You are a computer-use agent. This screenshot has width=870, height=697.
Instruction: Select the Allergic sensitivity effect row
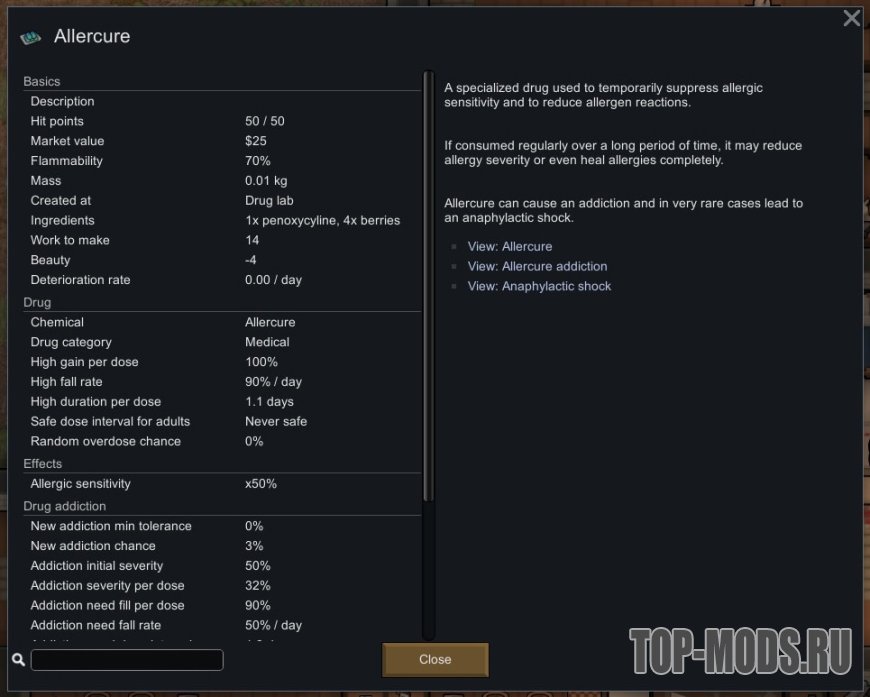[x=222, y=484]
